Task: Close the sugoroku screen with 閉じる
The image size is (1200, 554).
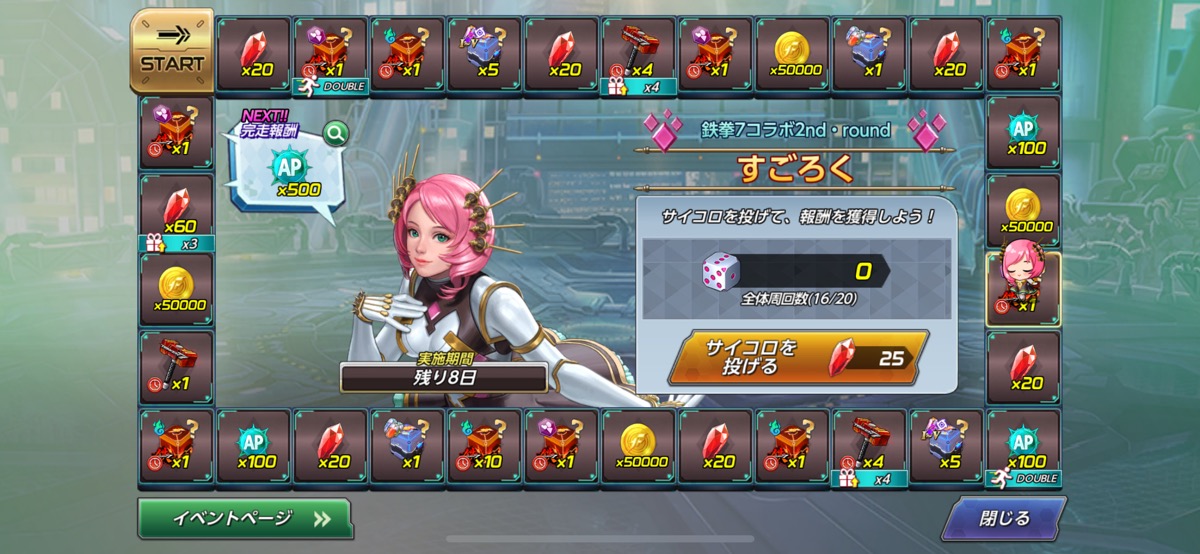Action: 1002,518
